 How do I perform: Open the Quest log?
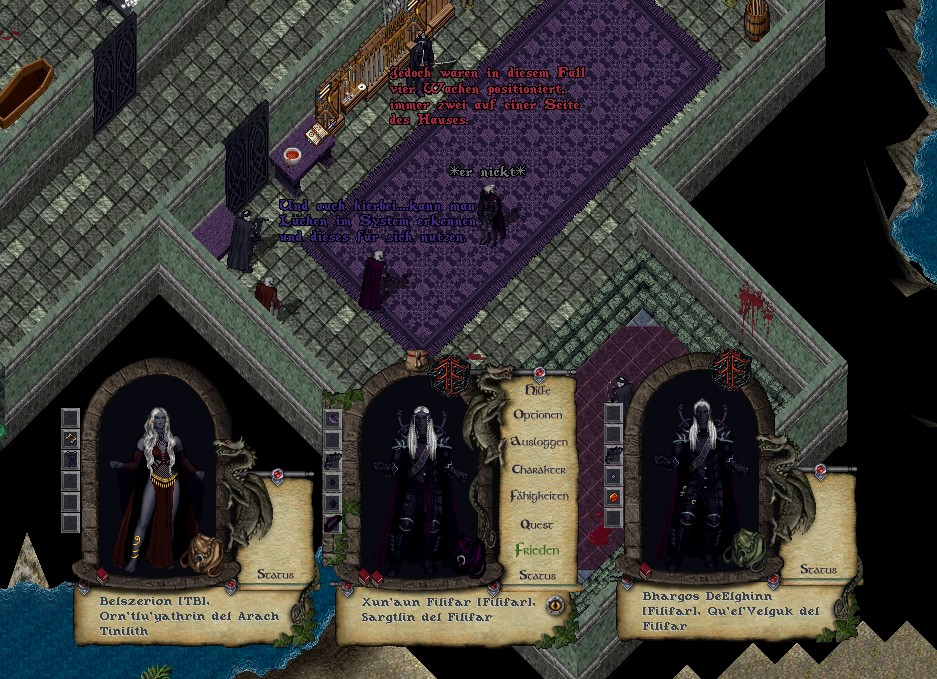[x=537, y=524]
